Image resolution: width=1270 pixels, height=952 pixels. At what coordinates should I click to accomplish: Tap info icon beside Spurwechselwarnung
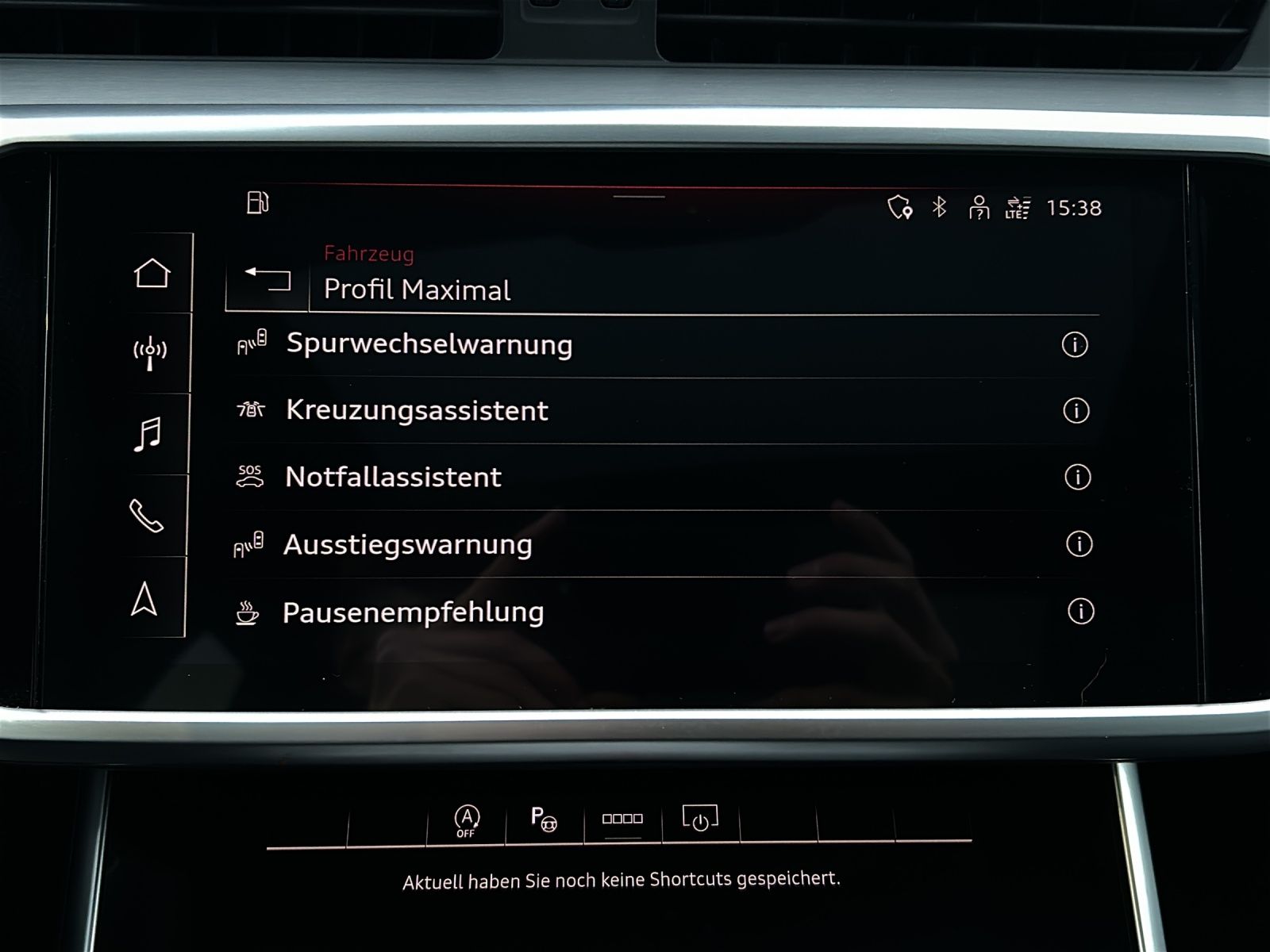(1077, 345)
